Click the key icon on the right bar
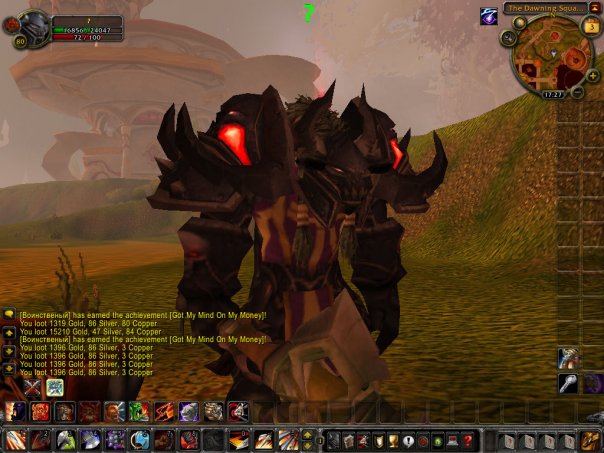This screenshot has height=453, width=604. point(567,383)
